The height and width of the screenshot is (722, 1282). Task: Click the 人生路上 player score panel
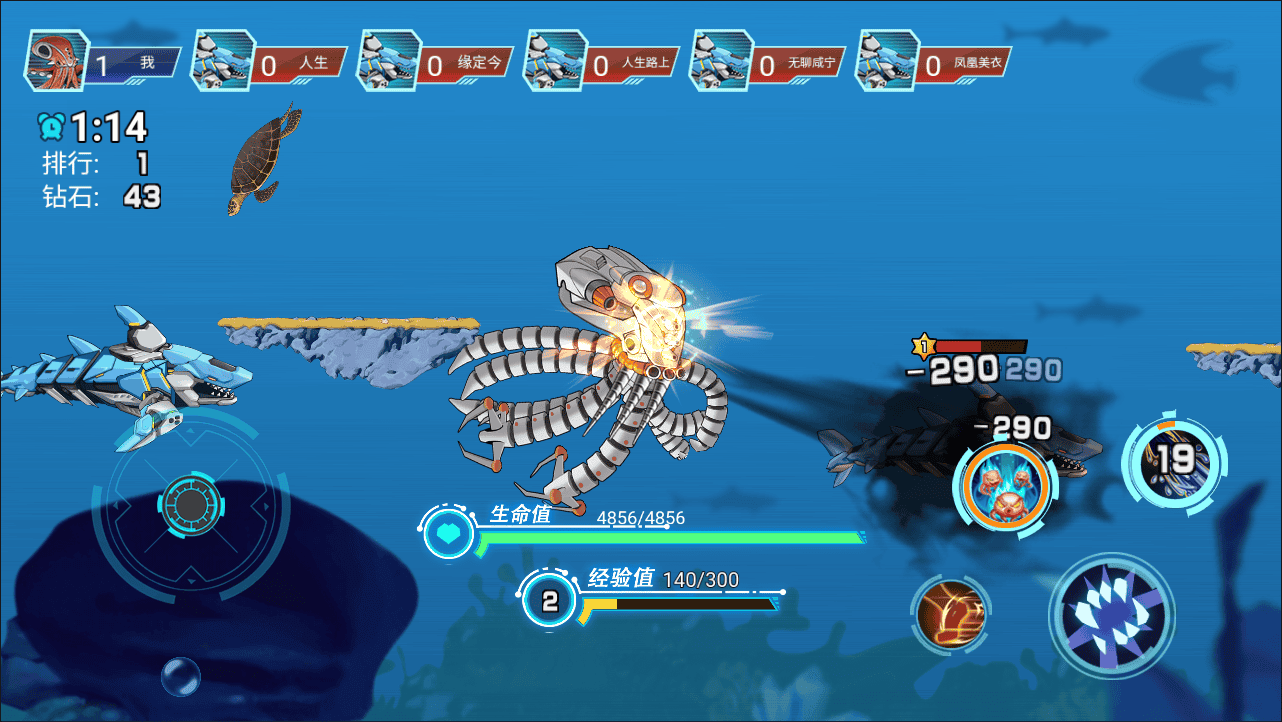coord(602,63)
